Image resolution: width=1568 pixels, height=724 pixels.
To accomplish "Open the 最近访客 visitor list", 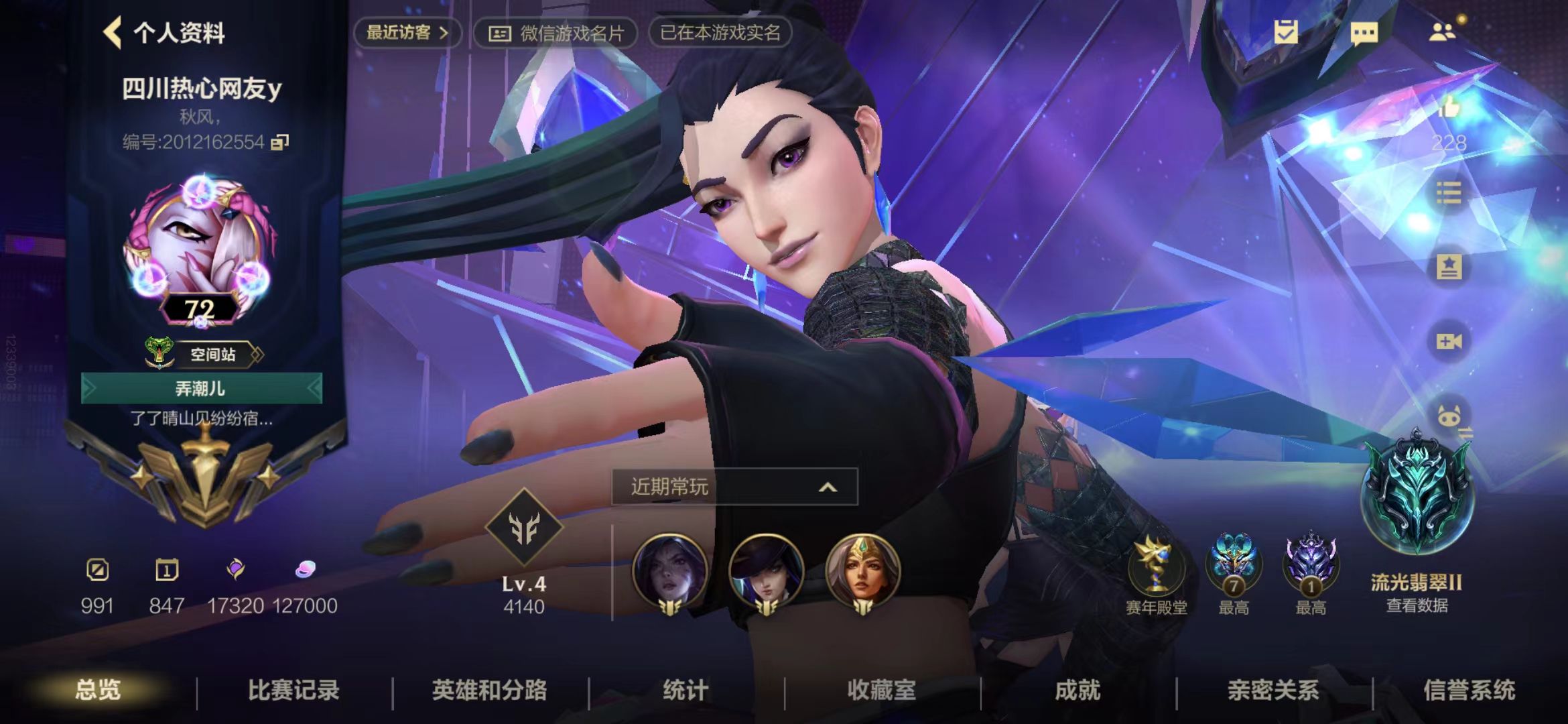I will coord(406,32).
